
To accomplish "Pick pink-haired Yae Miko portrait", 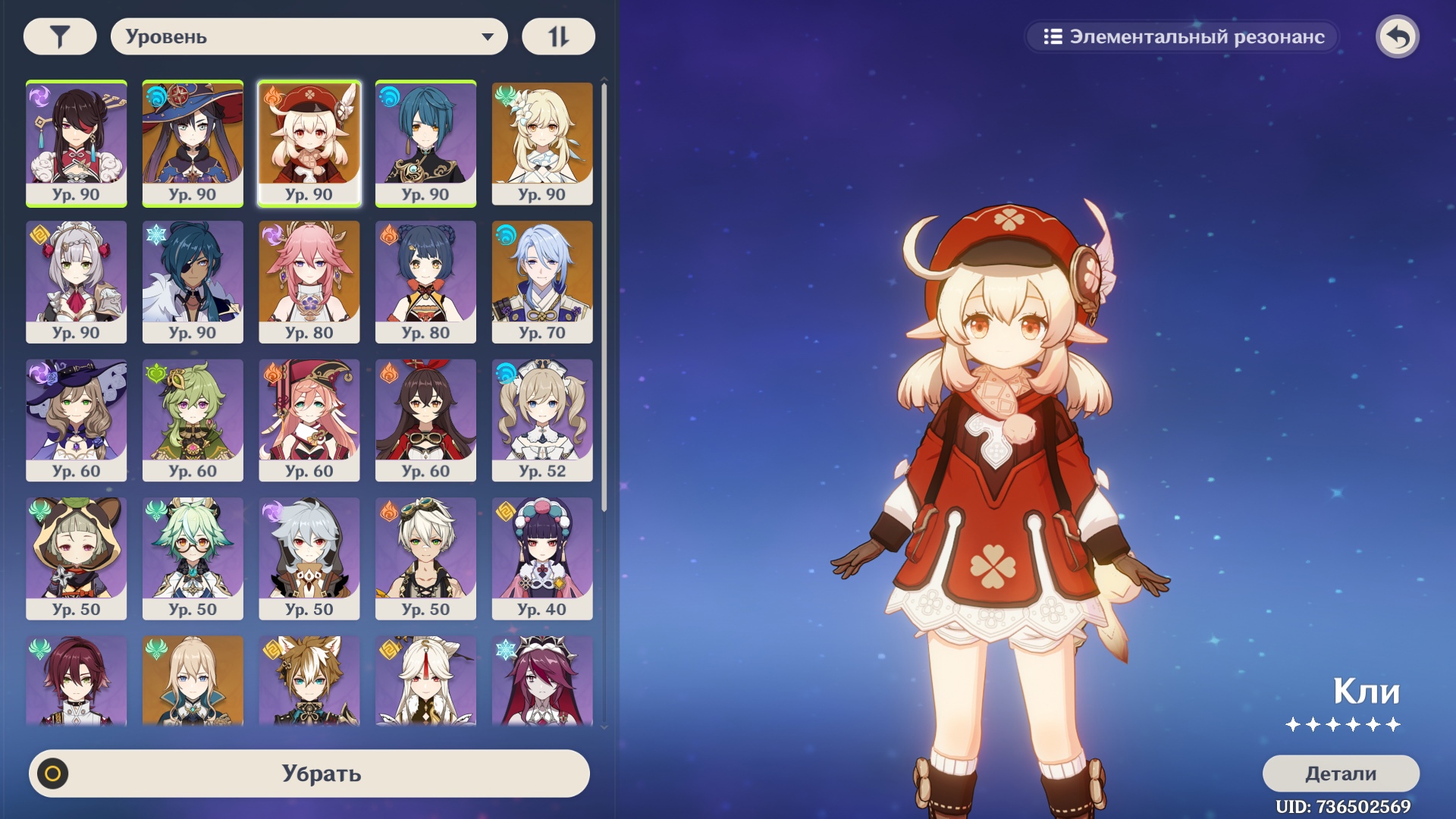I will [309, 281].
